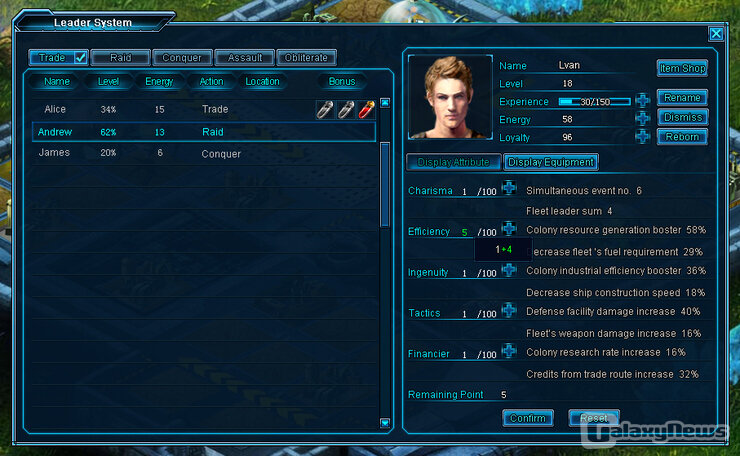Sort leader list by Energy column
Viewport: 740px width, 456px height.
coord(159,82)
